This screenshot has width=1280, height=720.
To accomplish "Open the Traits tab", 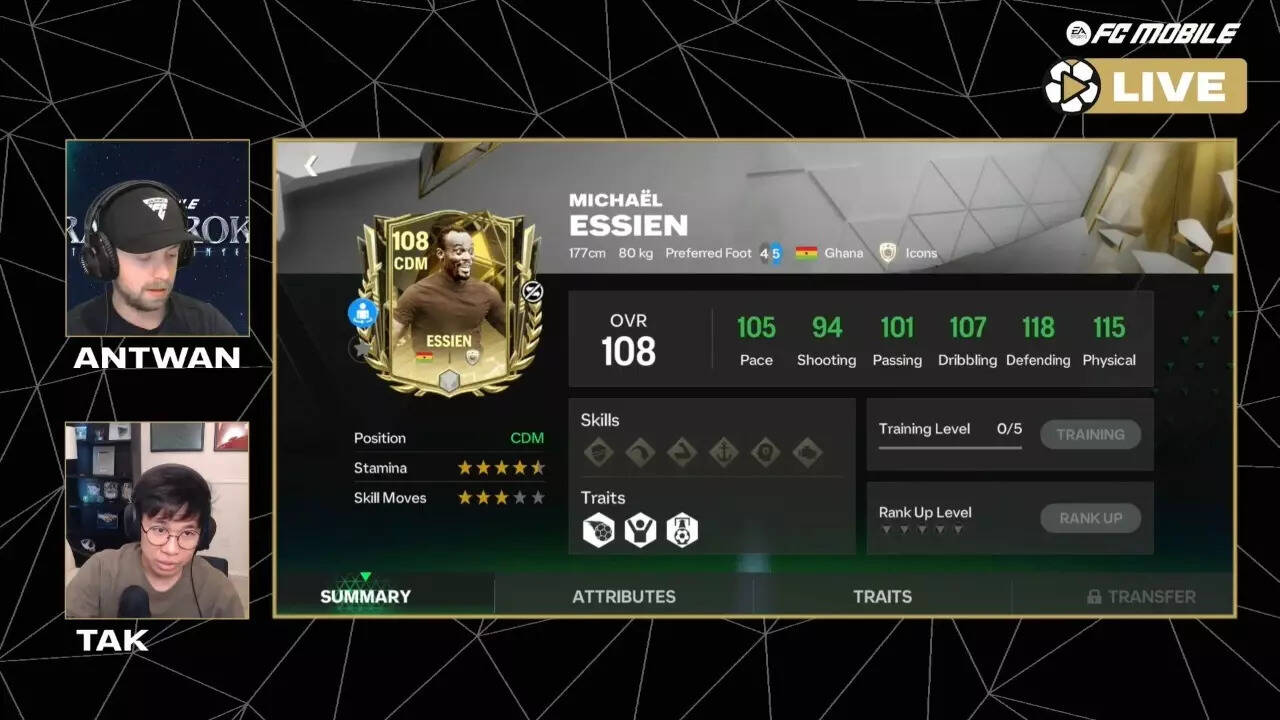I will point(882,596).
